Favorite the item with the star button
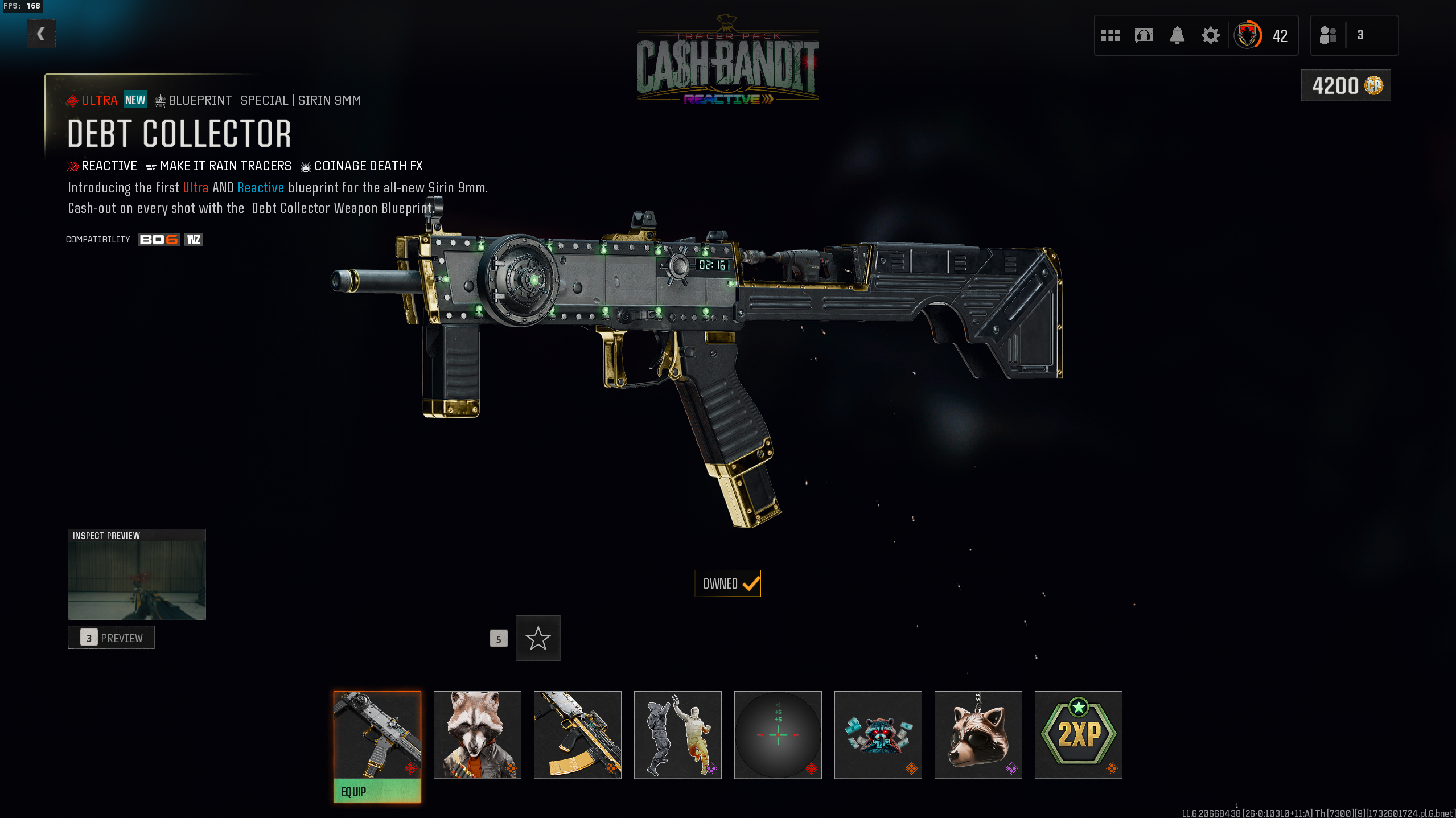Screen dimensions: 1456x818 click(x=538, y=638)
